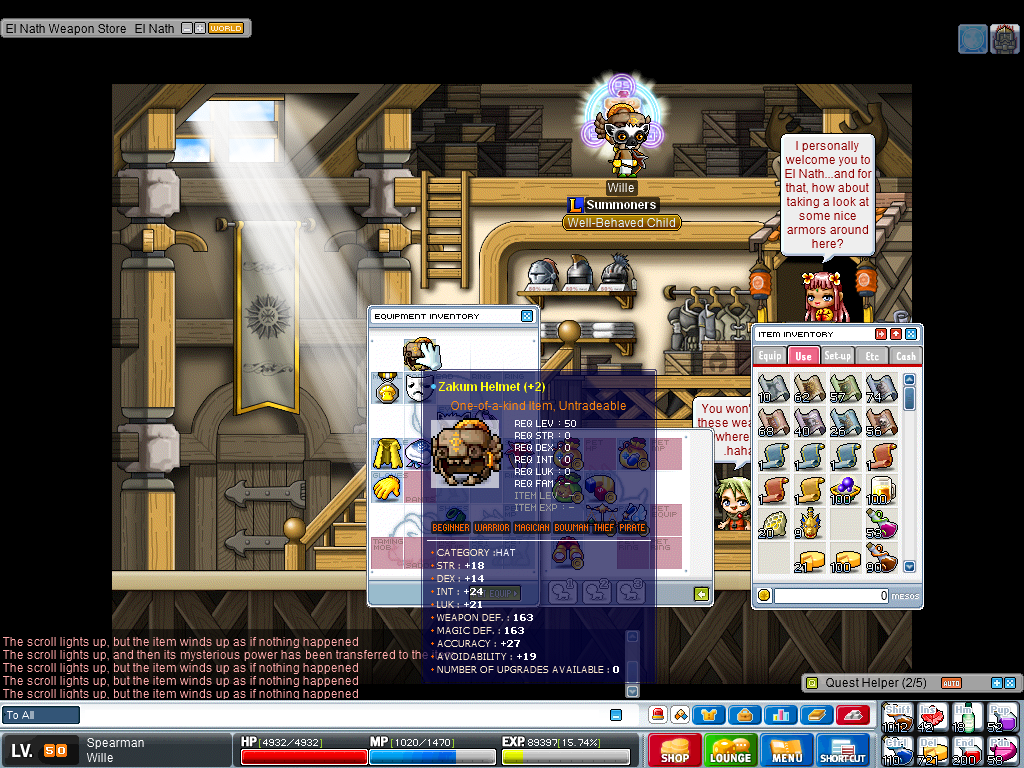Switch to the Equip inventory tab
Screen dimensions: 1024x768
pos(770,356)
